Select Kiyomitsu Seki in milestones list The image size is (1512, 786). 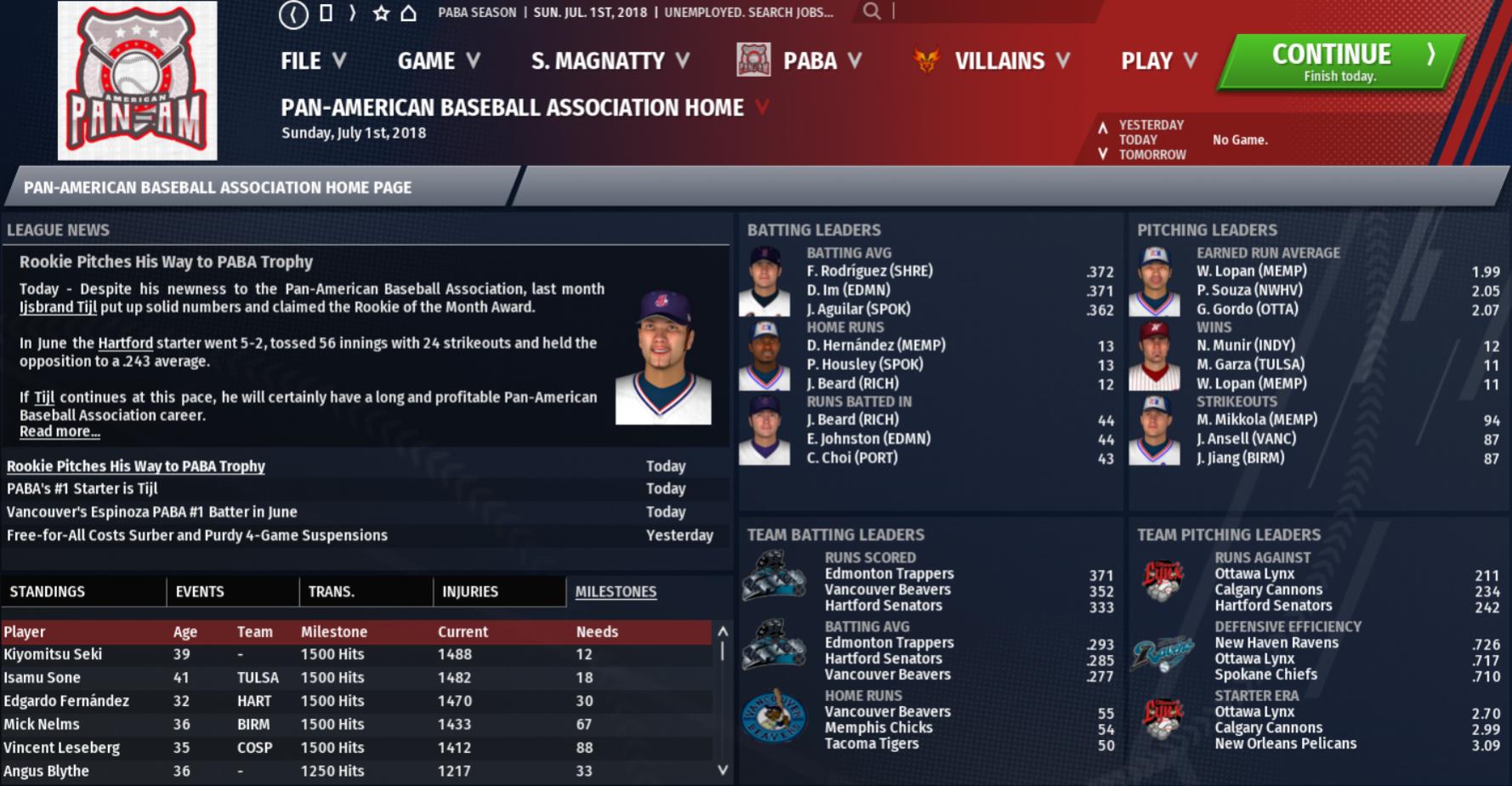click(x=53, y=655)
